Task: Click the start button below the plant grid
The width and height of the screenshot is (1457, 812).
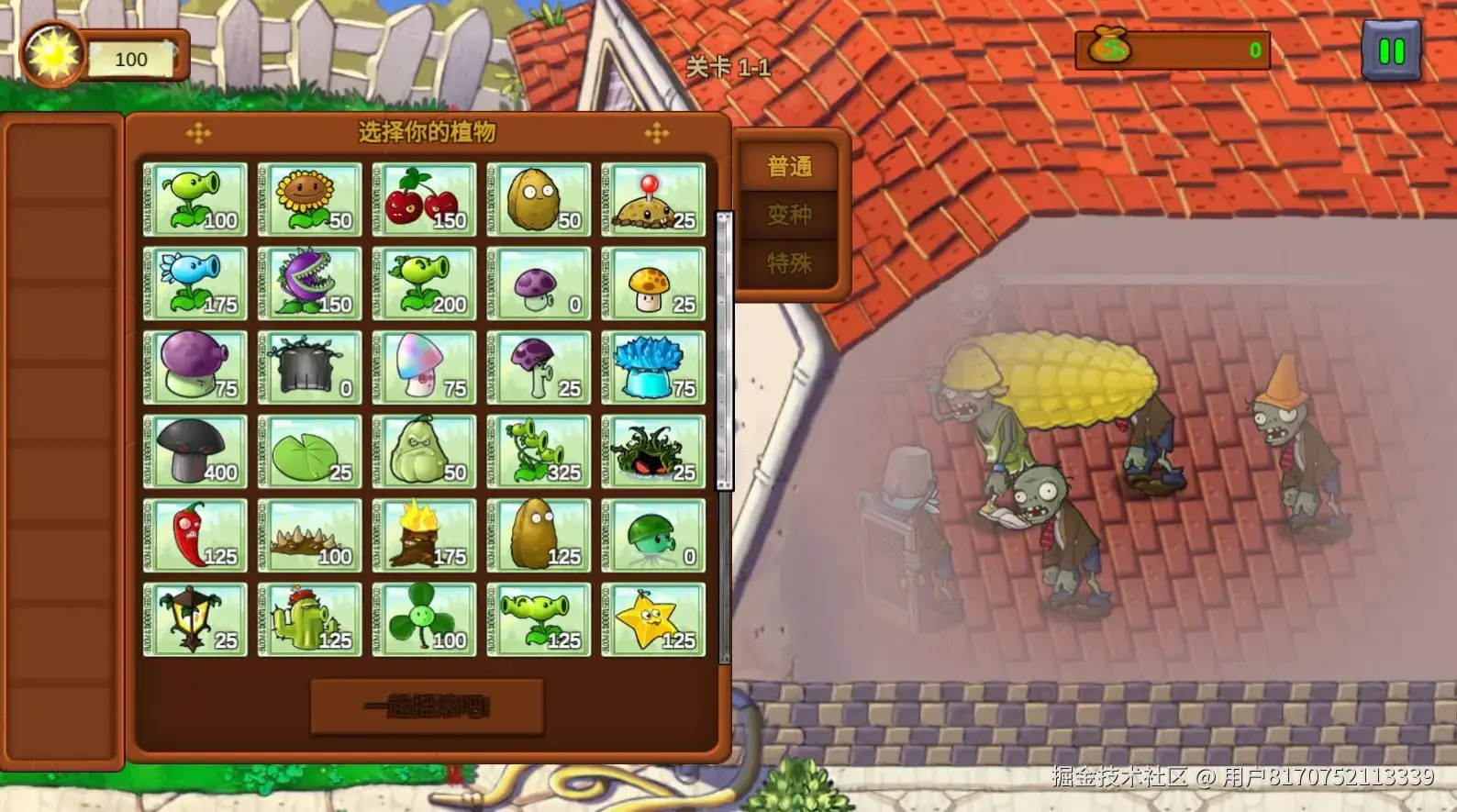Action: tap(427, 706)
